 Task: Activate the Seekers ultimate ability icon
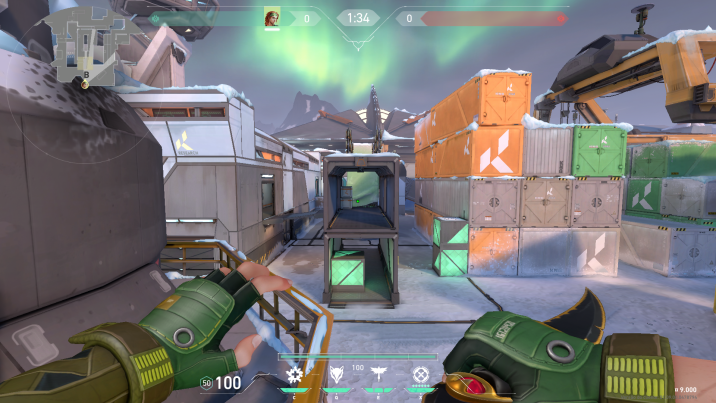421,375
